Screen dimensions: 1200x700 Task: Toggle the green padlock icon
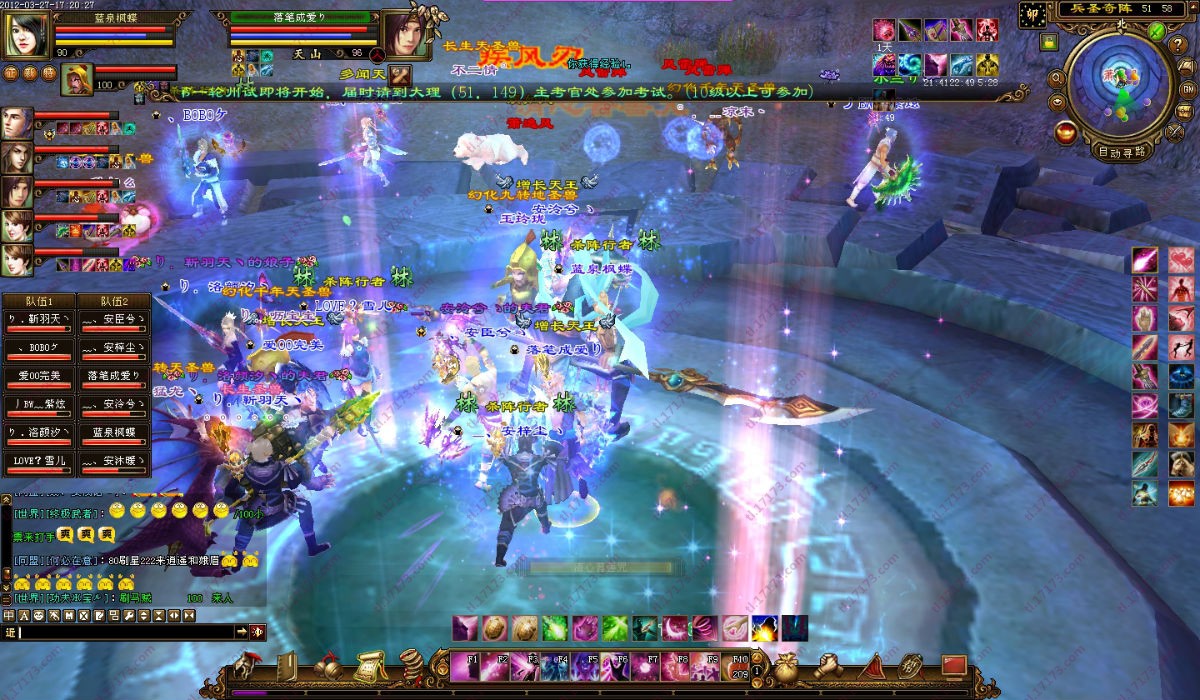pos(1048,42)
